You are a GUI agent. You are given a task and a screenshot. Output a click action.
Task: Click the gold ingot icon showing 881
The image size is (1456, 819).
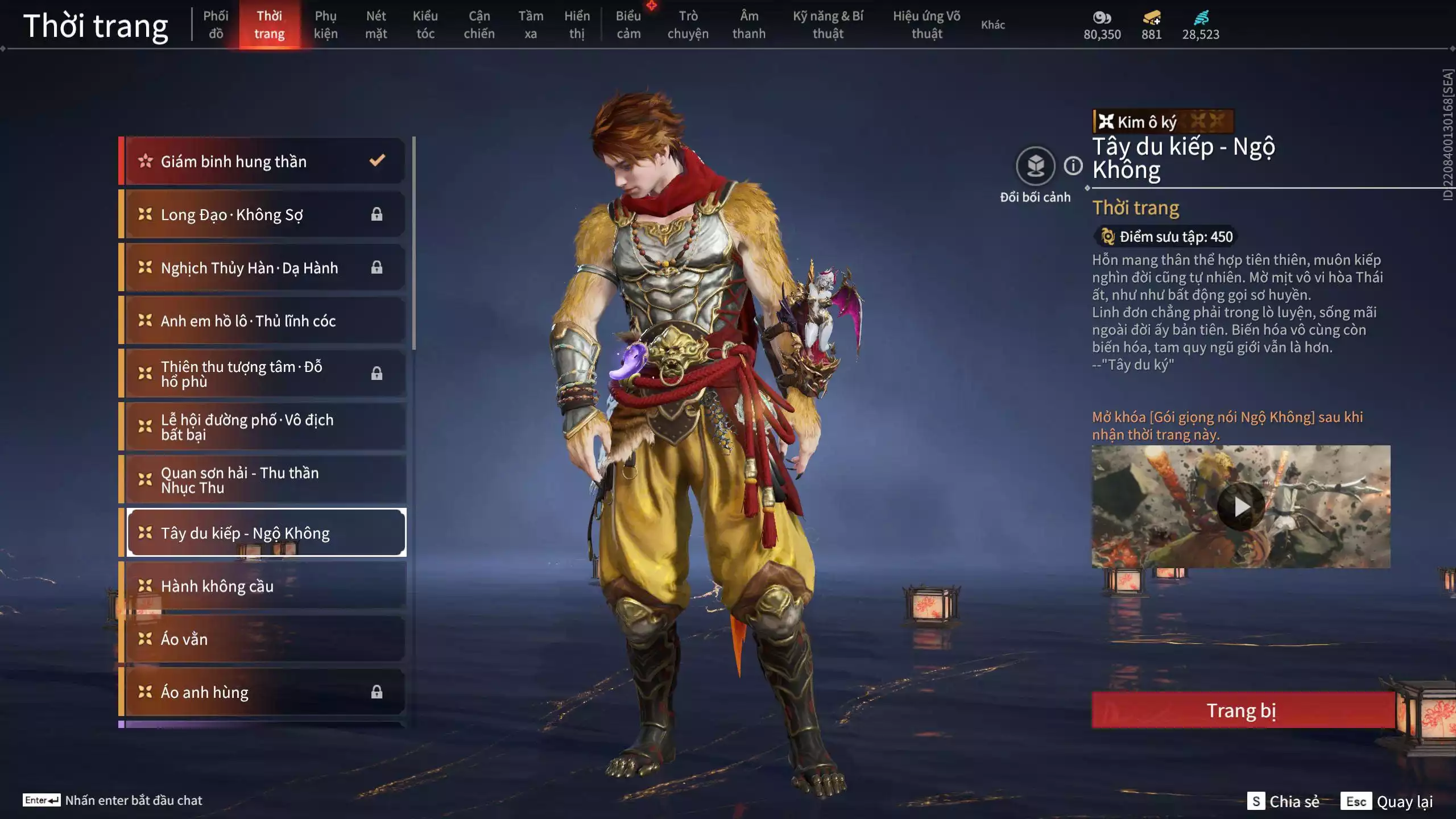[1151, 18]
